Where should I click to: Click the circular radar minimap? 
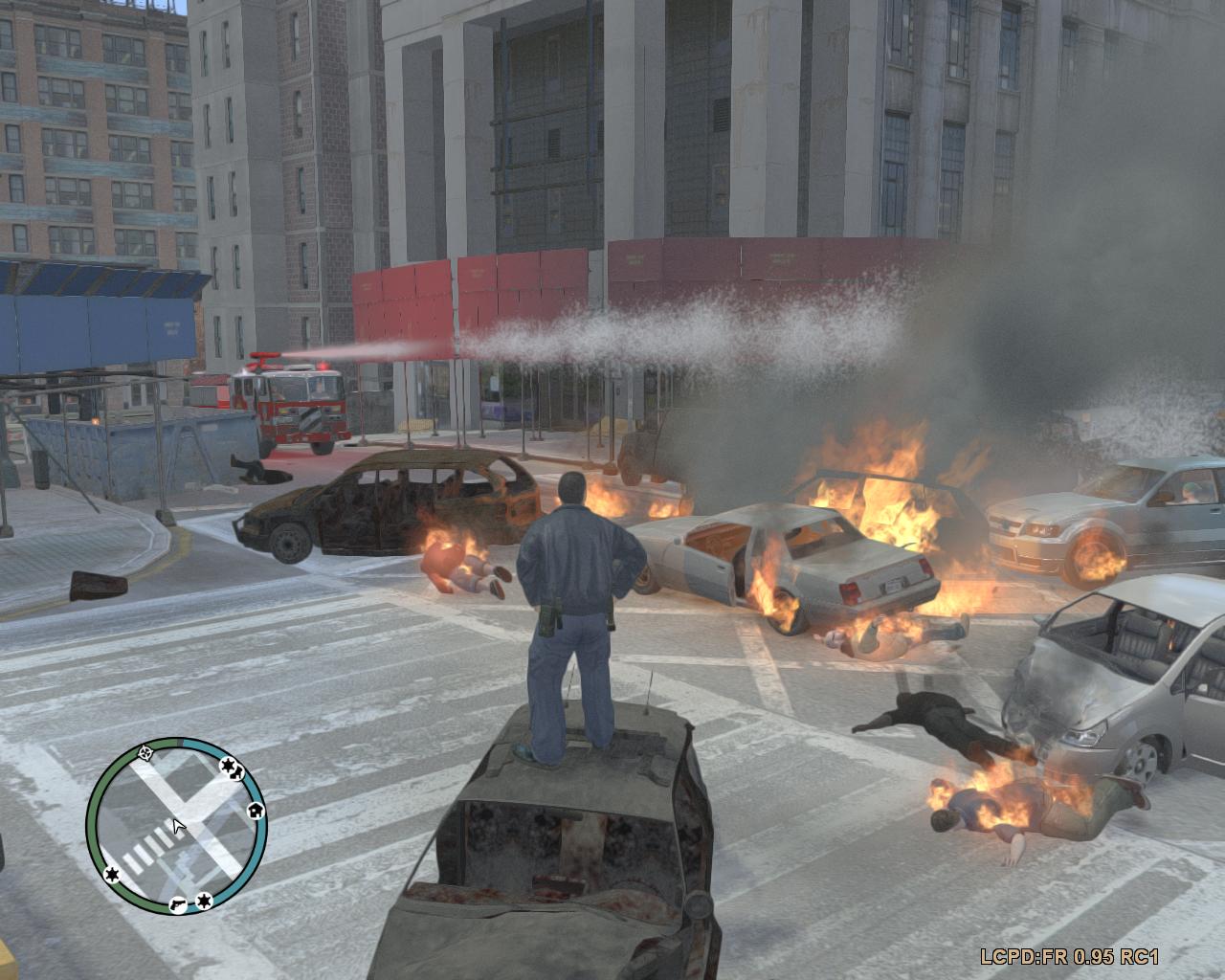pyautogui.click(x=176, y=825)
